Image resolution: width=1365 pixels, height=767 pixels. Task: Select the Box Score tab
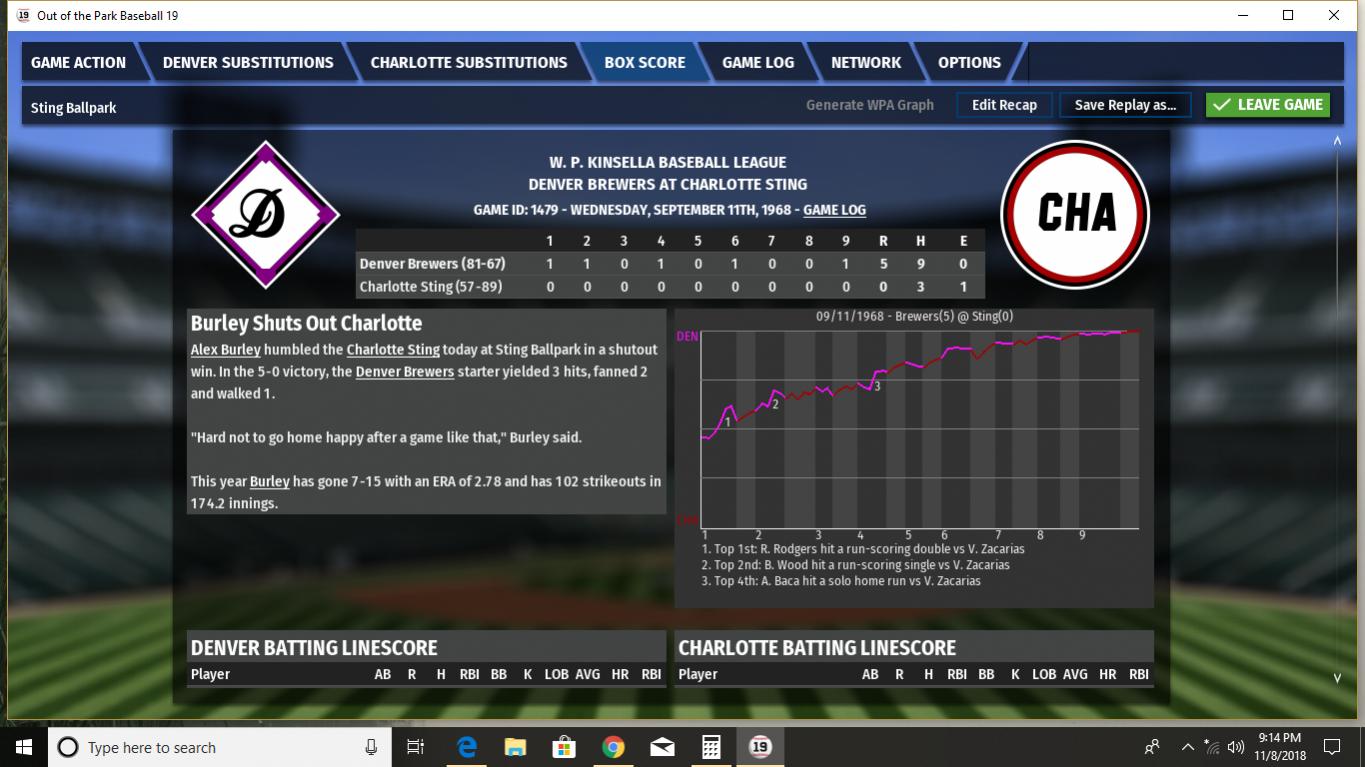pyautogui.click(x=644, y=62)
